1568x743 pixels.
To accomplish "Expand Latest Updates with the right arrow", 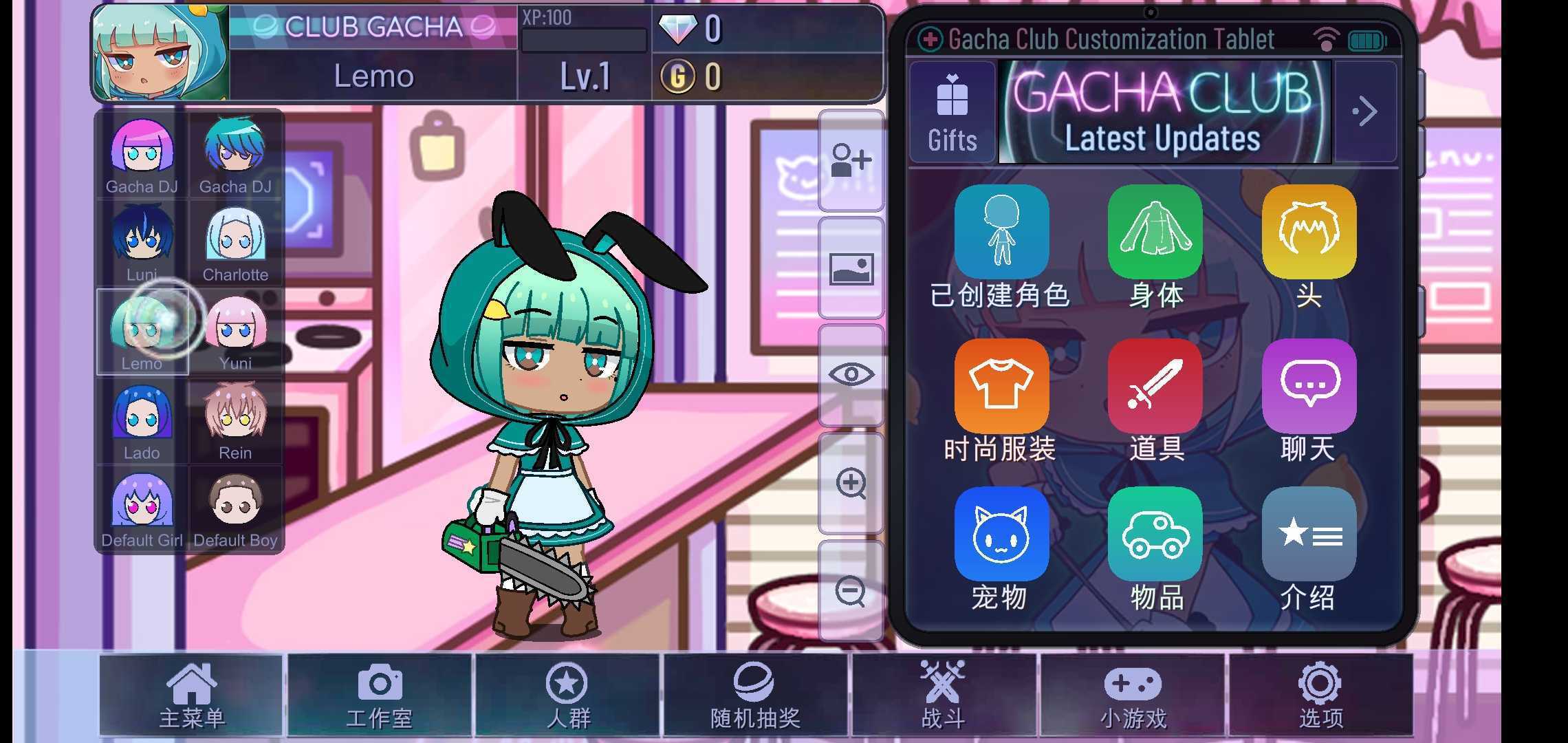I will (x=1364, y=110).
